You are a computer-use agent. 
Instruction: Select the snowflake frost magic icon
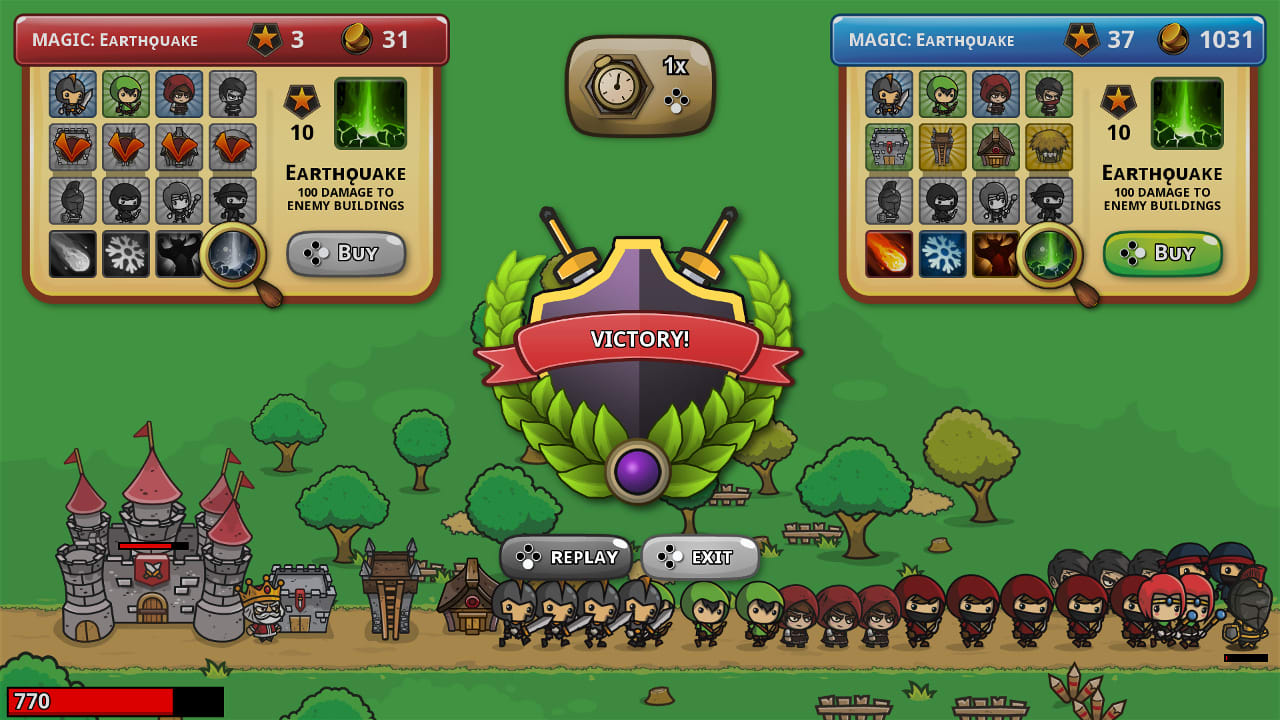point(943,253)
